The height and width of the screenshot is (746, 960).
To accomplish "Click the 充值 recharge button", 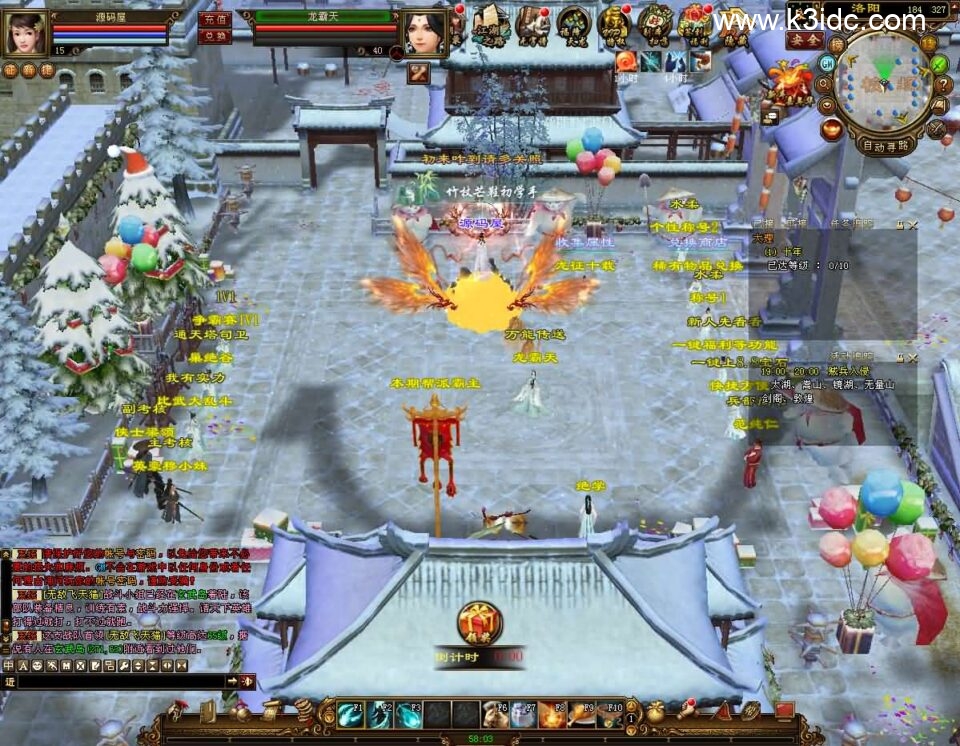I will click(215, 19).
